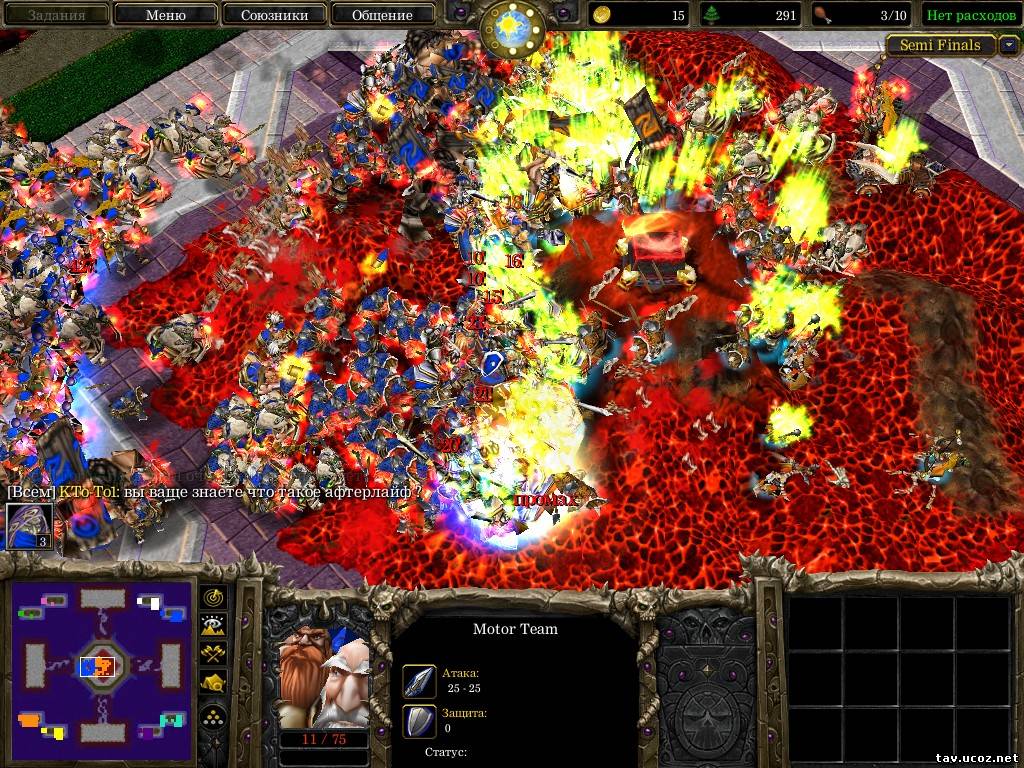Select the hero icon showing level 3
This screenshot has width=1024, height=768.
29,526
